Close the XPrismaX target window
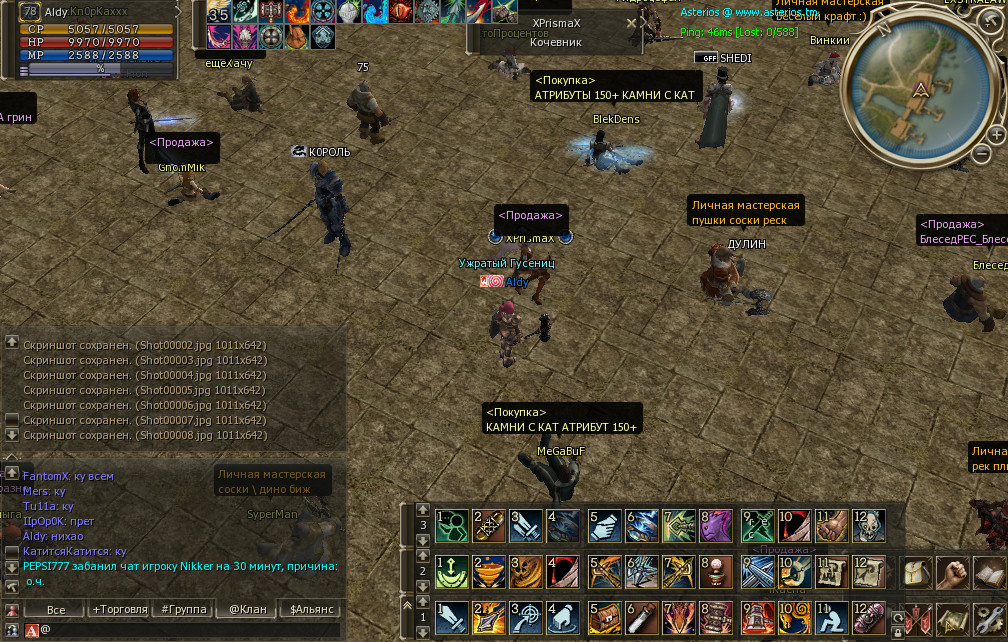This screenshot has width=1008, height=642. pyautogui.click(x=630, y=22)
